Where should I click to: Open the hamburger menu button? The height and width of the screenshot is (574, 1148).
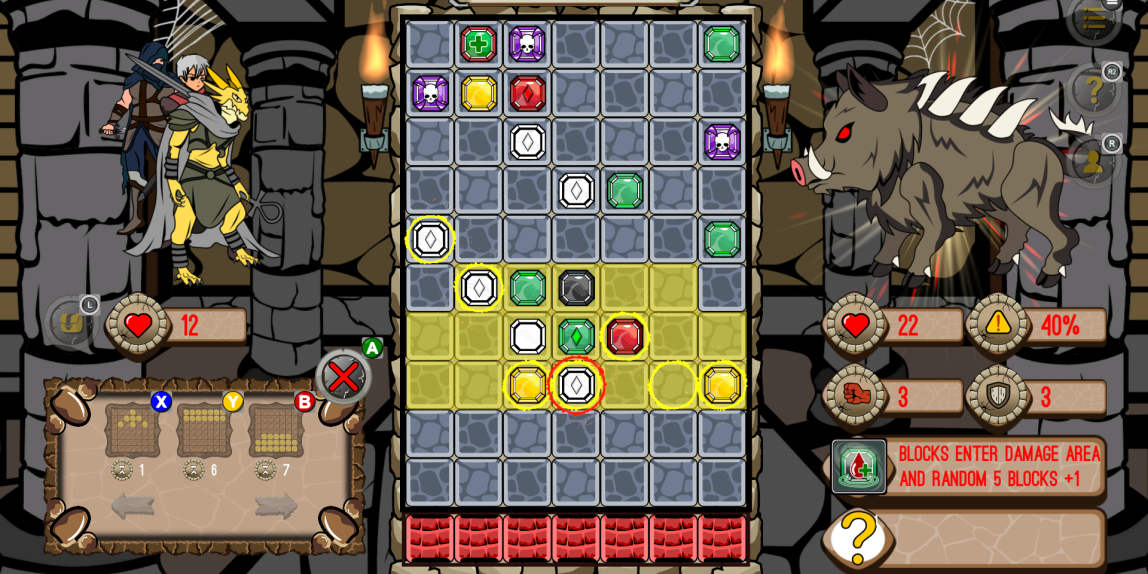click(1093, 18)
